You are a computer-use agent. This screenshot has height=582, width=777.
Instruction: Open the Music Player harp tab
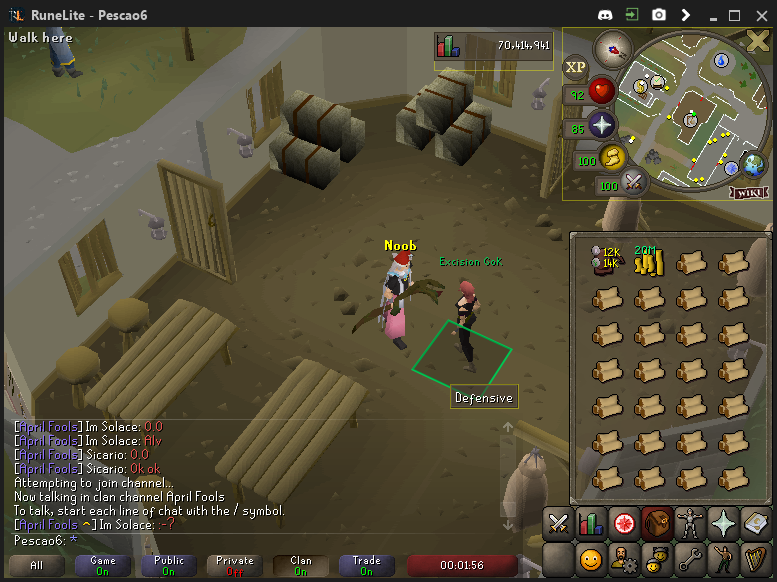click(x=753, y=557)
